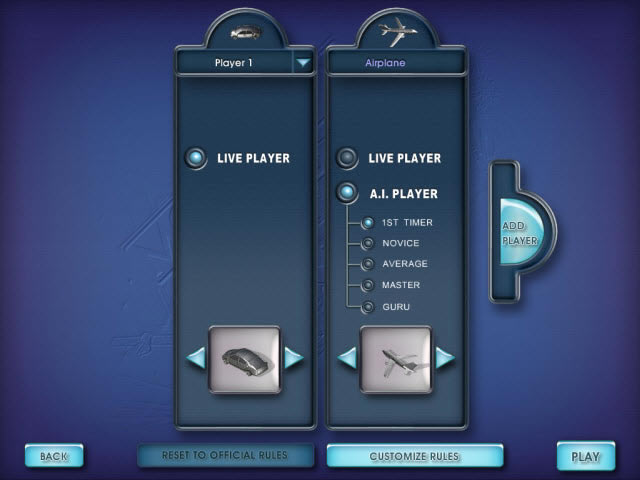This screenshot has width=640, height=480.
Task: Show previous token for the car player
Action: coord(196,357)
